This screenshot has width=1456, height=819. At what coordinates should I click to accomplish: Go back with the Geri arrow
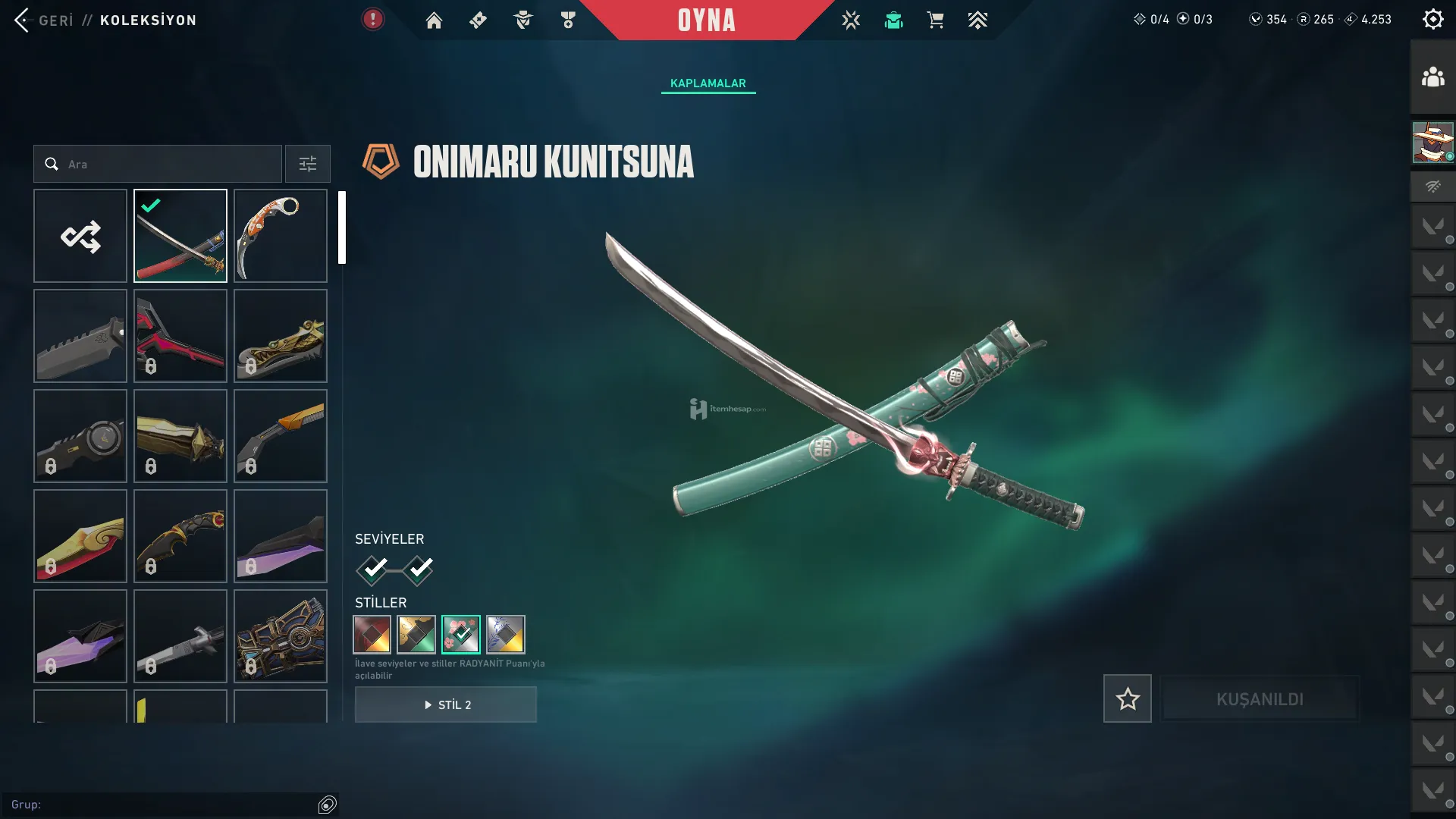23,20
